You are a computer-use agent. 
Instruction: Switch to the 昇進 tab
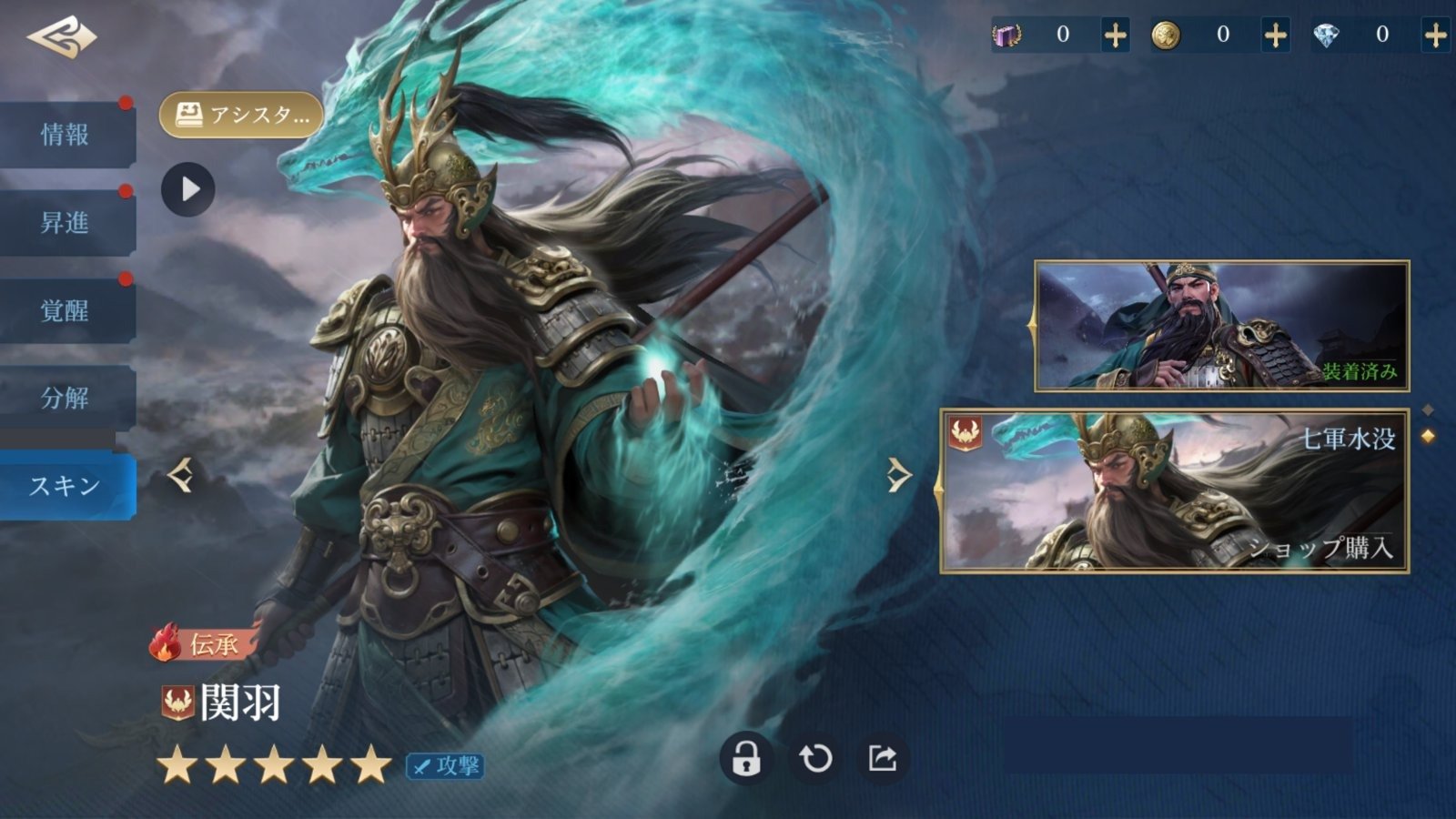coord(66,223)
